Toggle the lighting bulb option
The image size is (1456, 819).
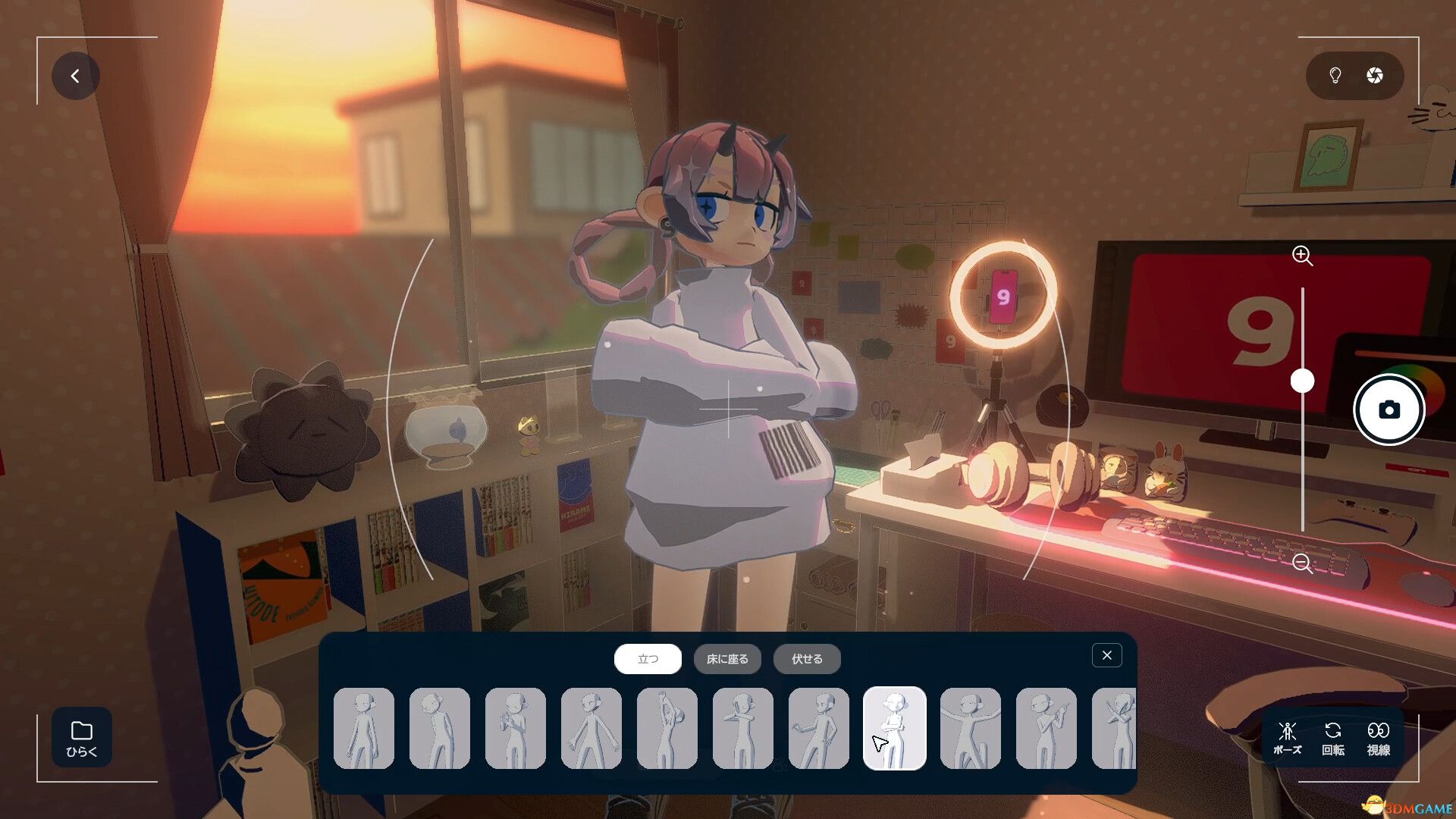click(1335, 75)
